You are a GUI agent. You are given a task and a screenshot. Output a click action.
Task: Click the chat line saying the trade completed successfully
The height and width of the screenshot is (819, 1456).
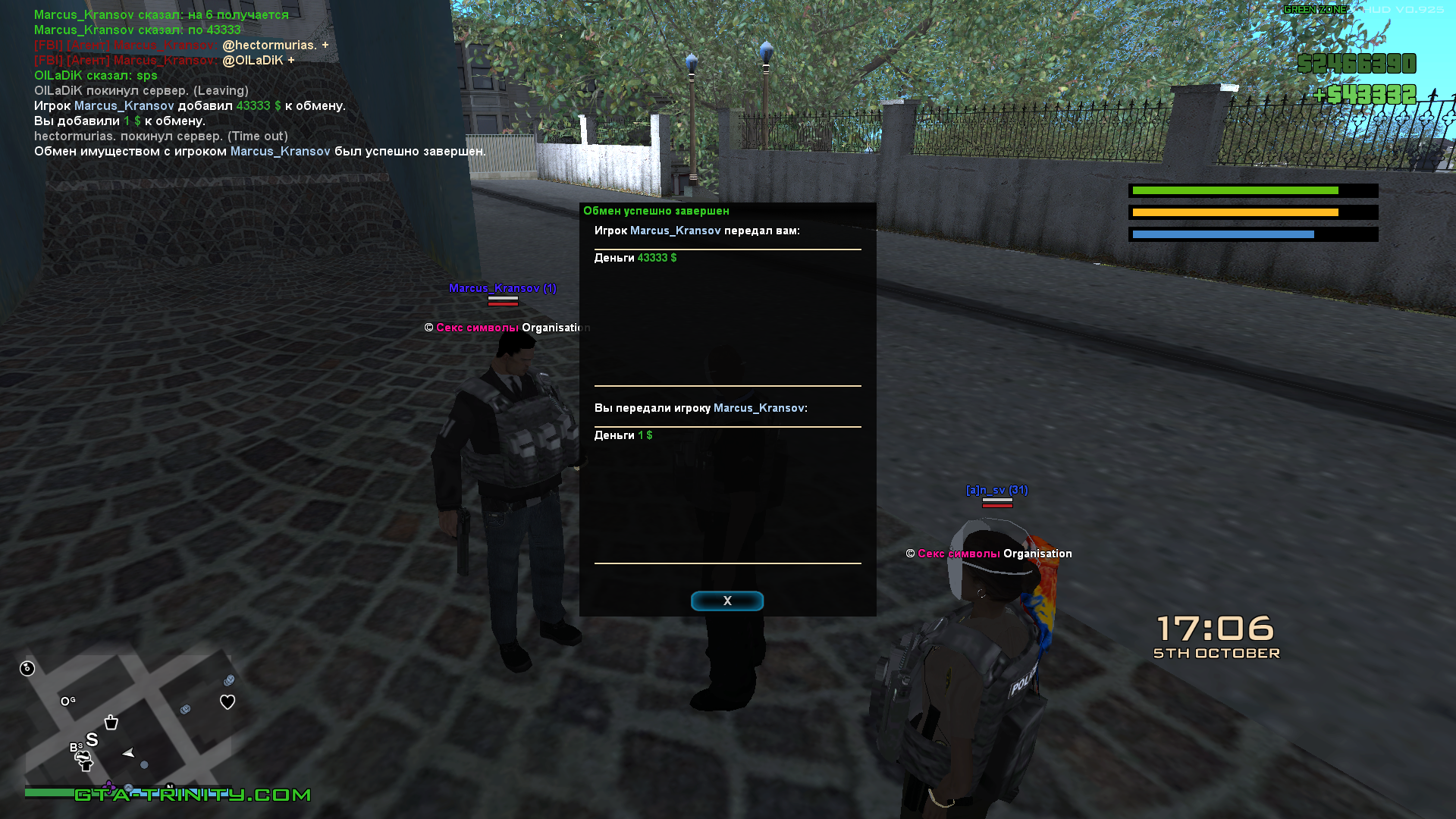259,152
